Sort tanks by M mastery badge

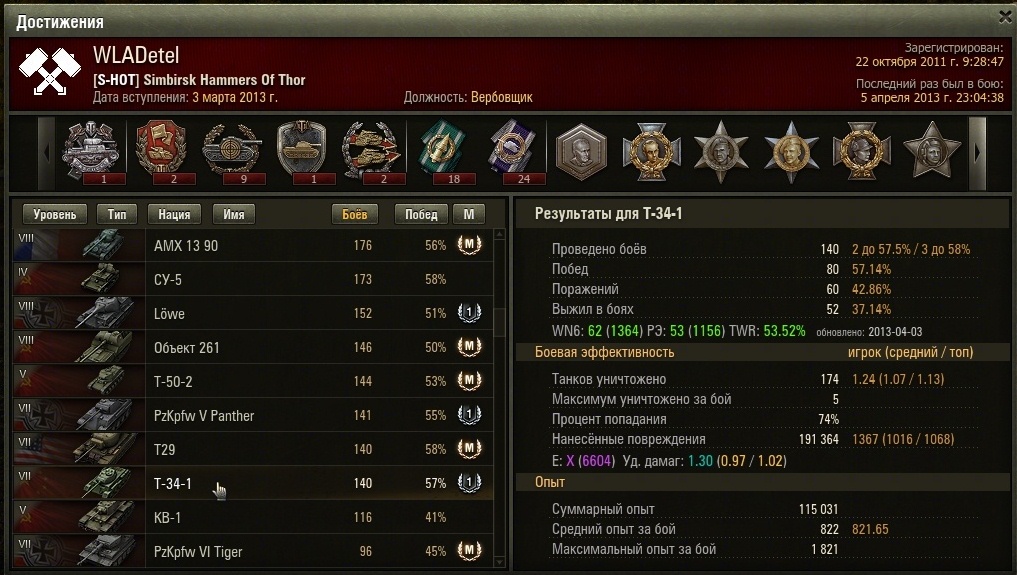point(468,215)
